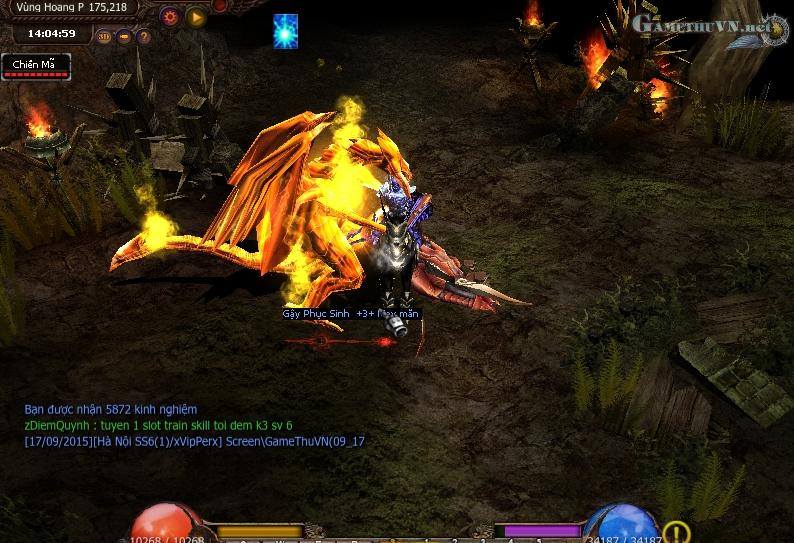Image resolution: width=794 pixels, height=543 pixels.
Task: Select the blue starburst buff icon
Action: [286, 32]
